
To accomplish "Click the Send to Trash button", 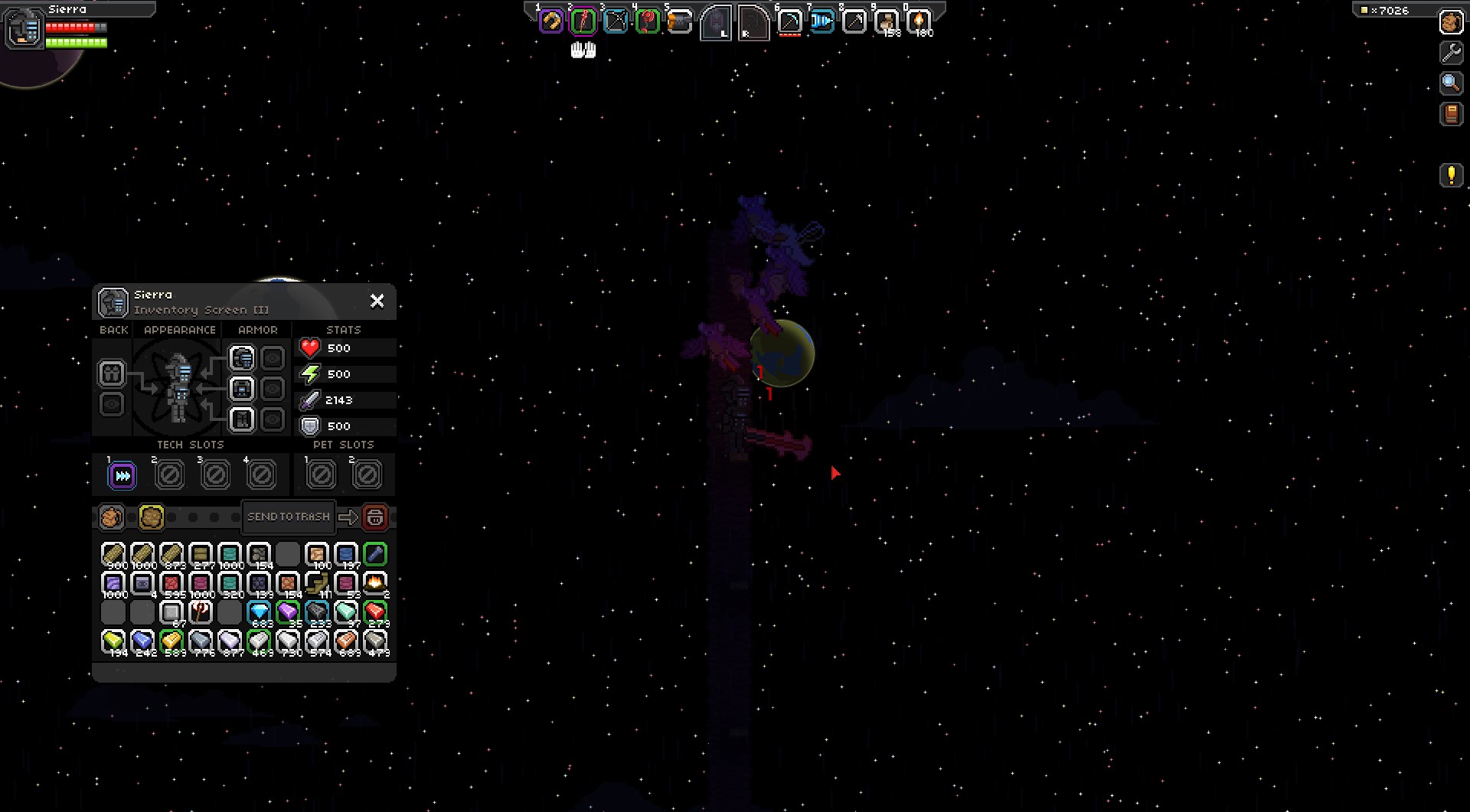I will coord(289,517).
